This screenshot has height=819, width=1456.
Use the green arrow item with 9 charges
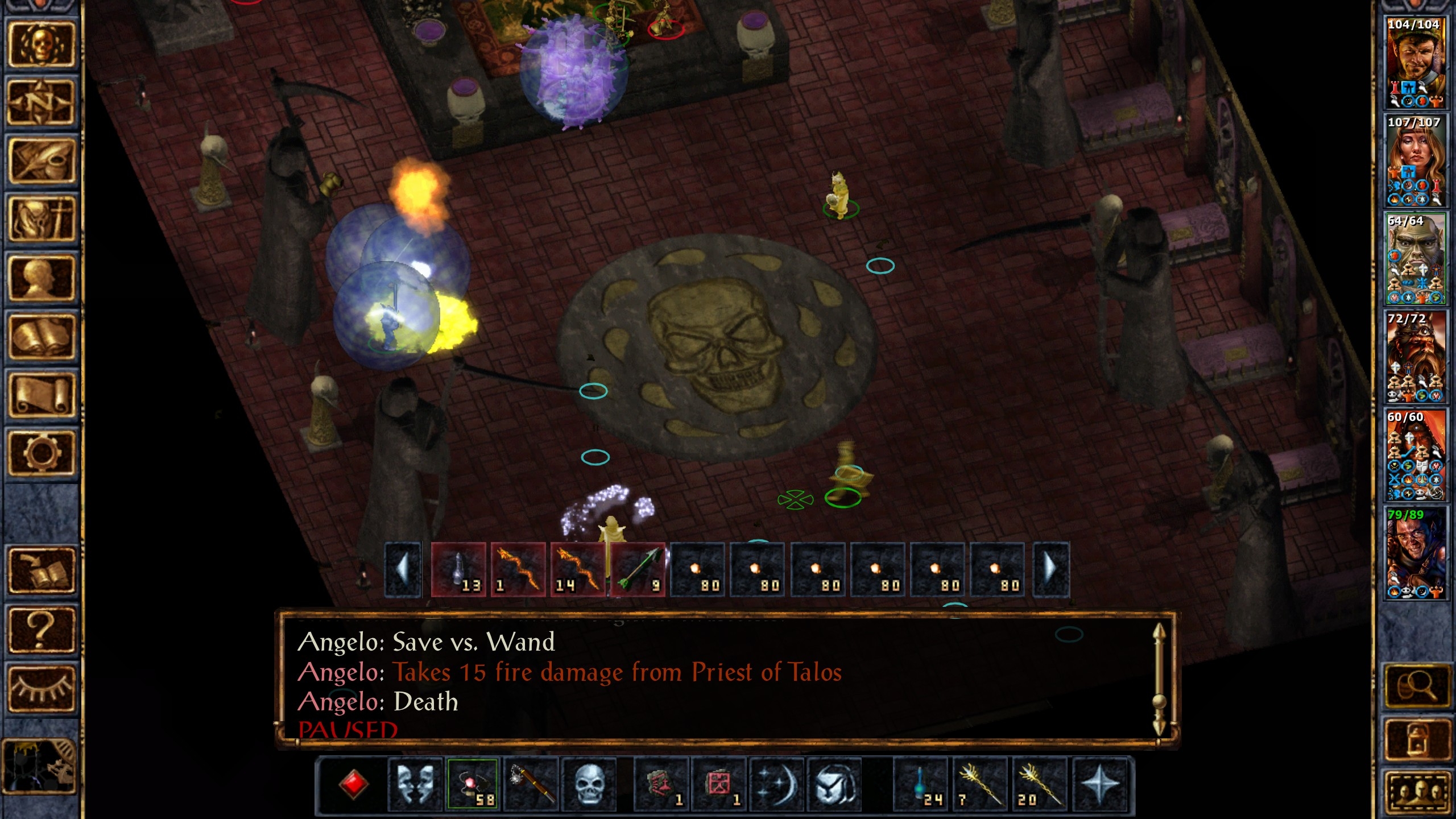(638, 570)
